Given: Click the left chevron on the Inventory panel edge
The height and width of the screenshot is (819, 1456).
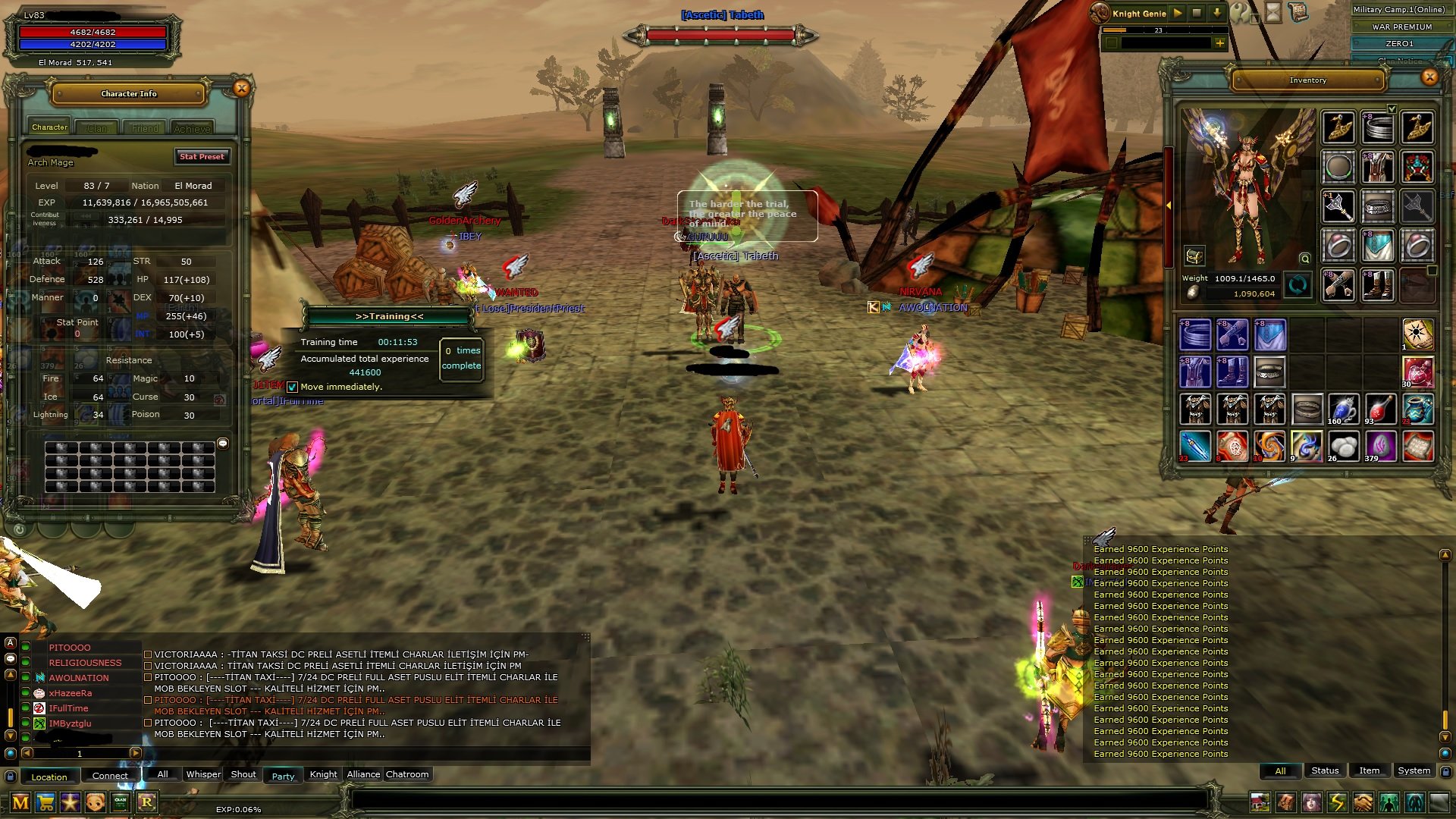Looking at the screenshot, I should click(1169, 205).
